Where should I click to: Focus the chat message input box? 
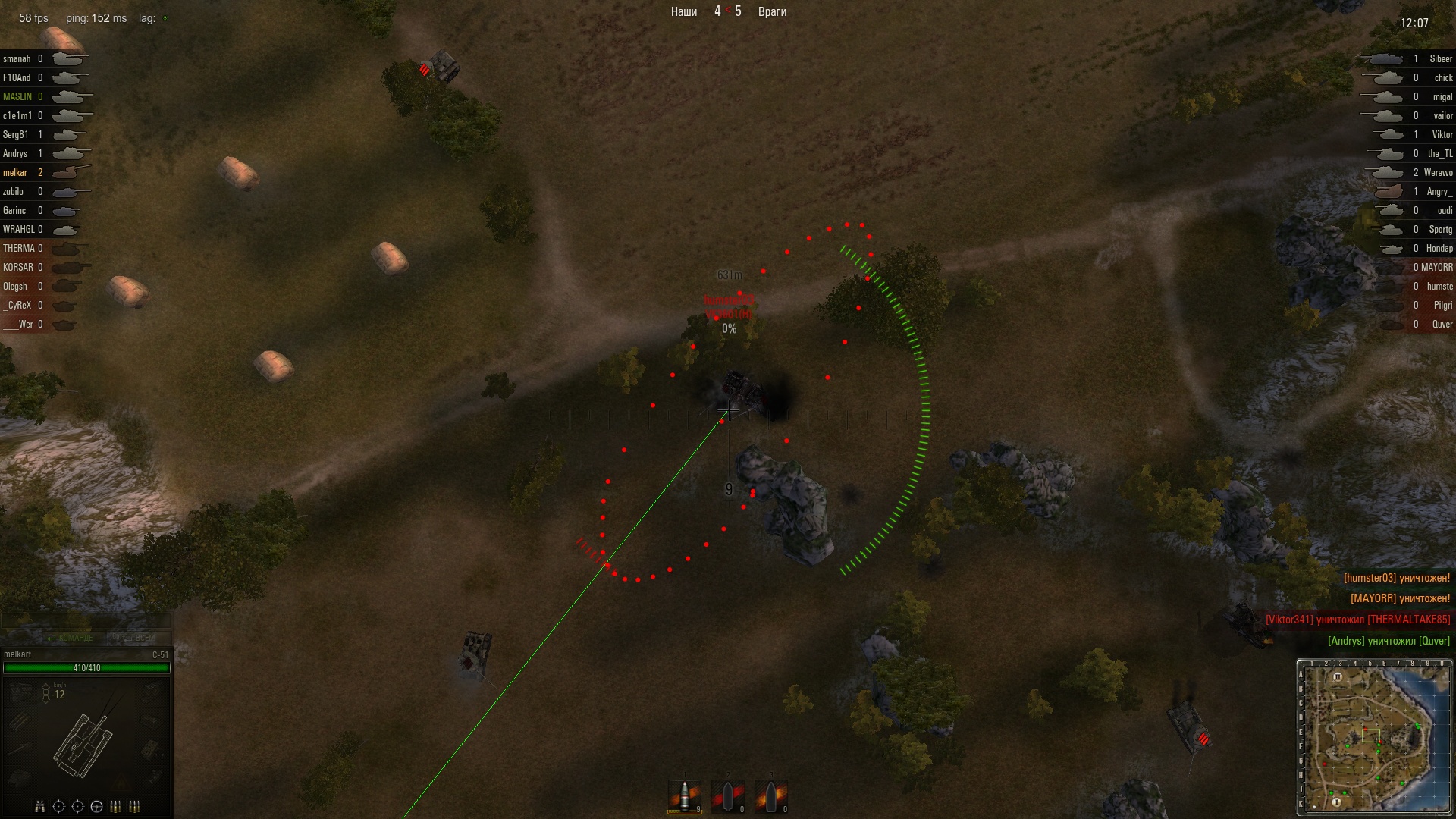[x=86, y=621]
